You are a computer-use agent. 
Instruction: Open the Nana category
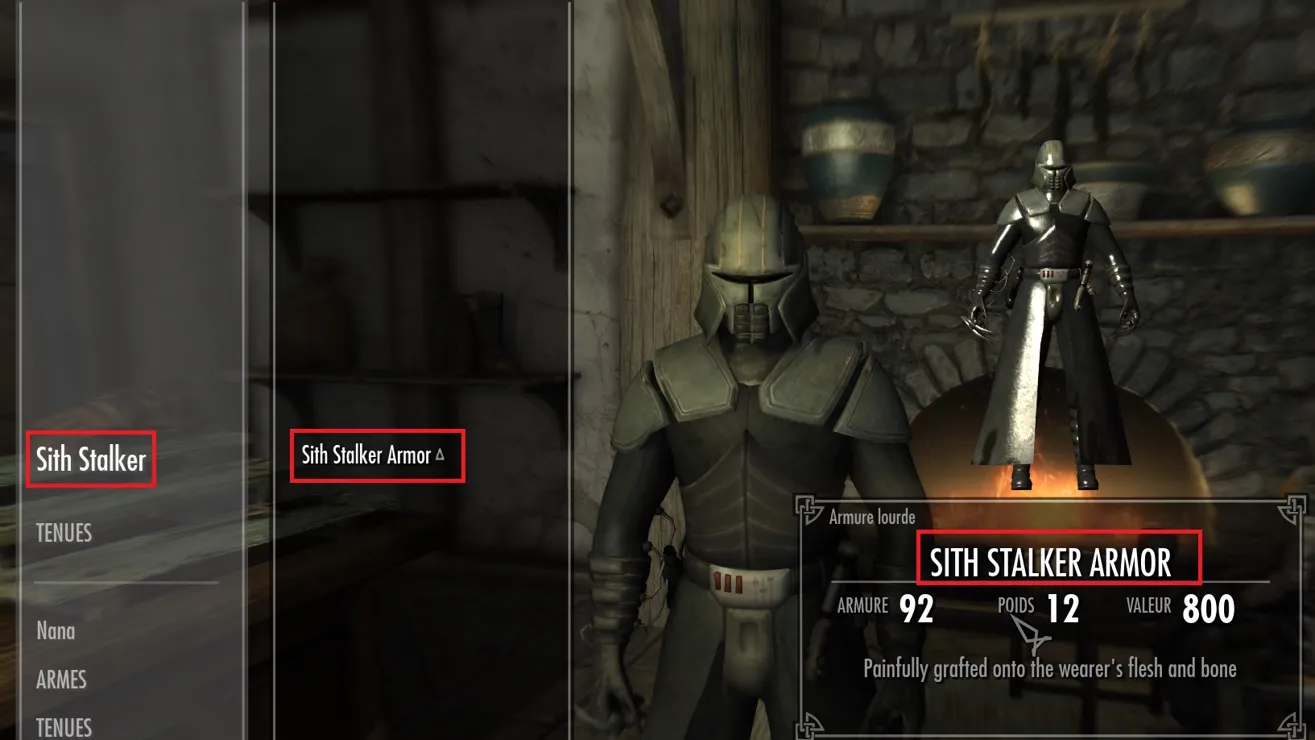(56, 631)
